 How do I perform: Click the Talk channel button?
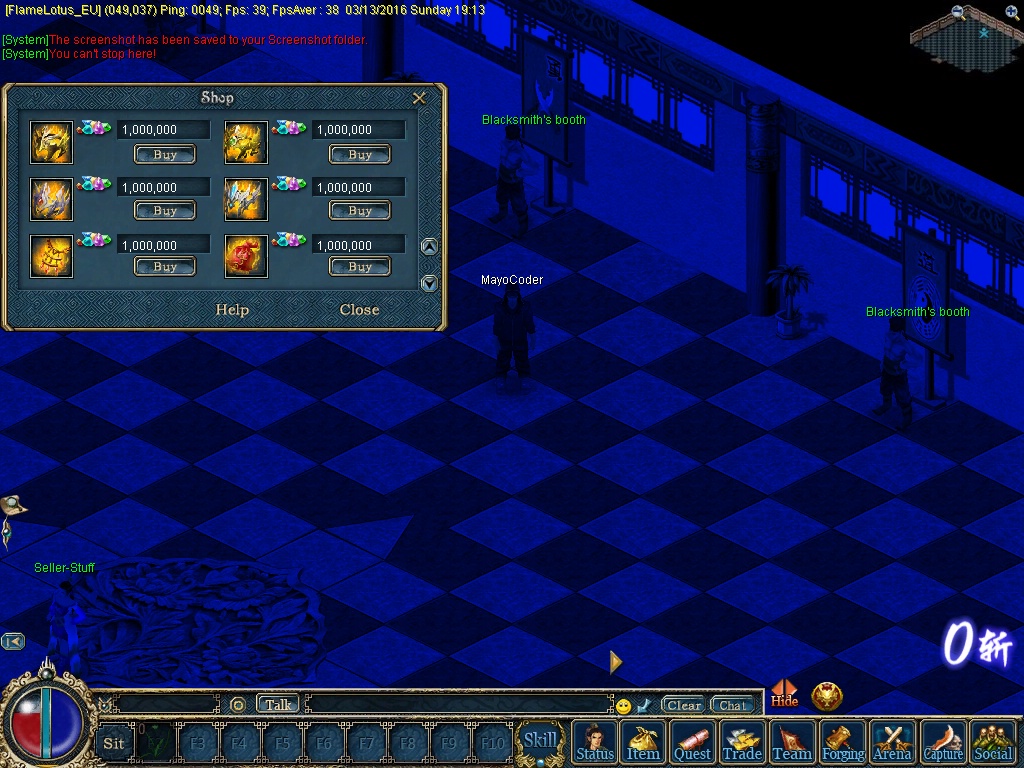point(278,704)
